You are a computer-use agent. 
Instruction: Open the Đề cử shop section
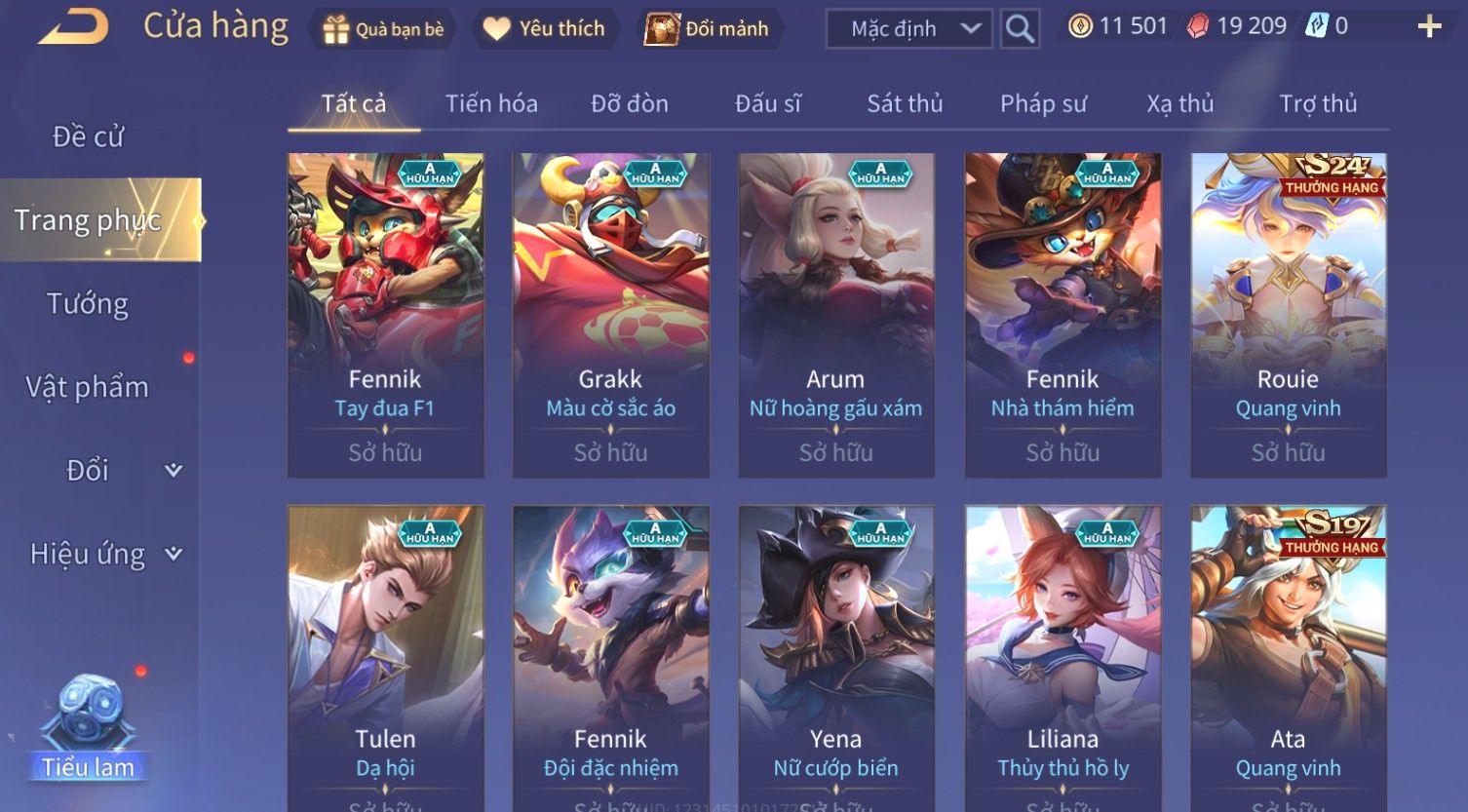[88, 136]
